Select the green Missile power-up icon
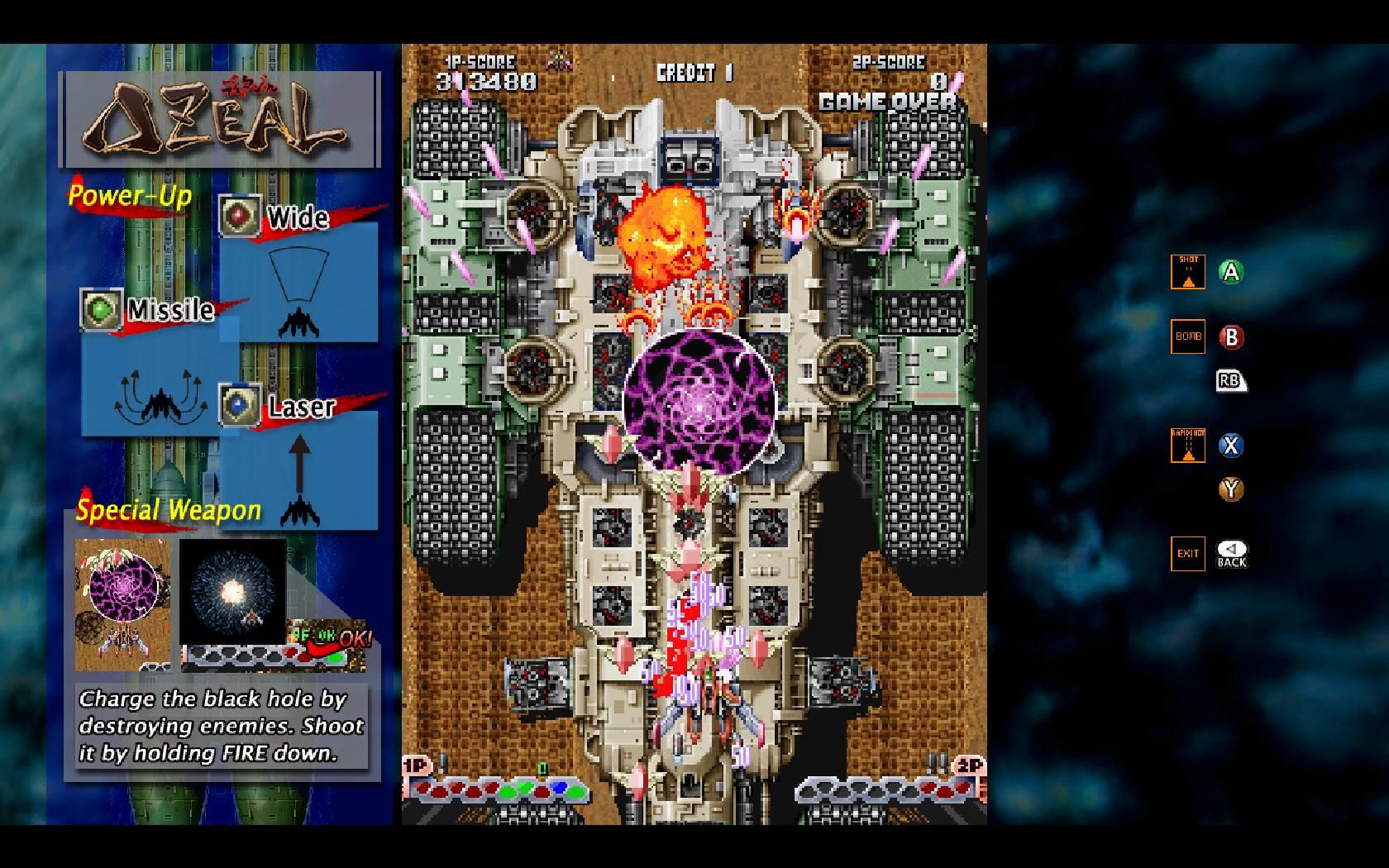The image size is (1389, 868). [x=101, y=310]
